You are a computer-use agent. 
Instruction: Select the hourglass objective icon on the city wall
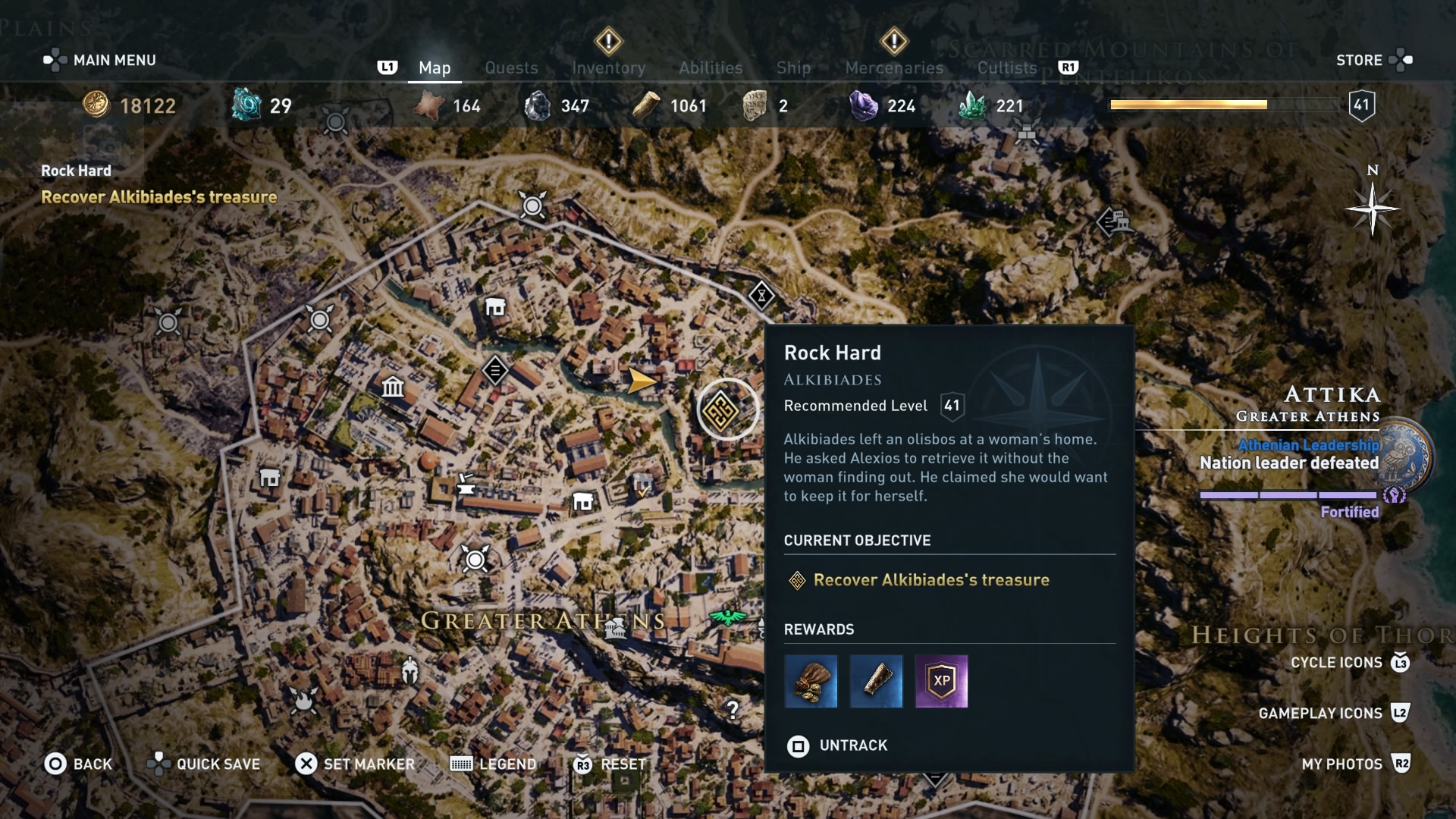tap(761, 296)
